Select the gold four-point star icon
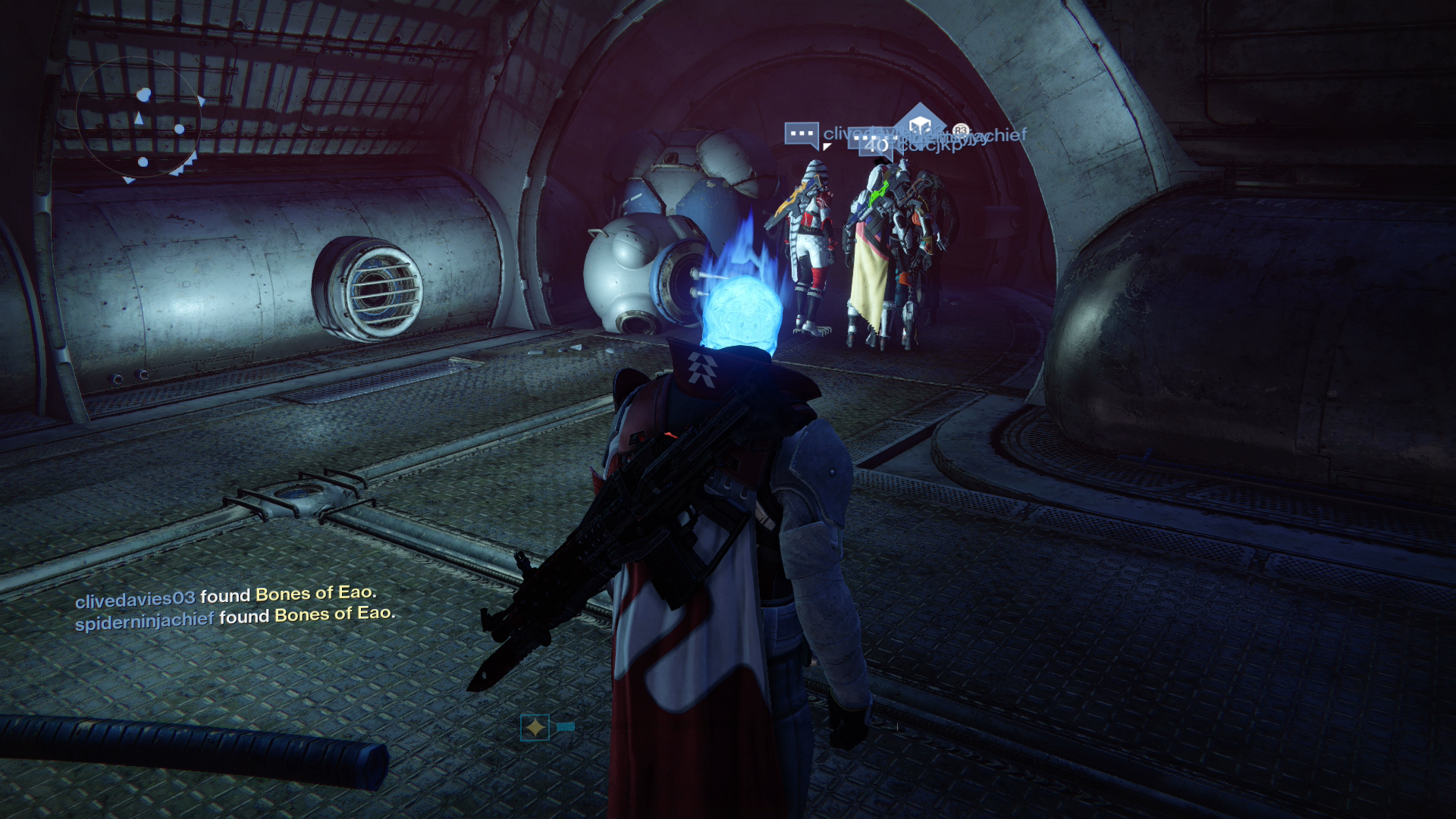This screenshot has width=1456, height=819. [535, 728]
